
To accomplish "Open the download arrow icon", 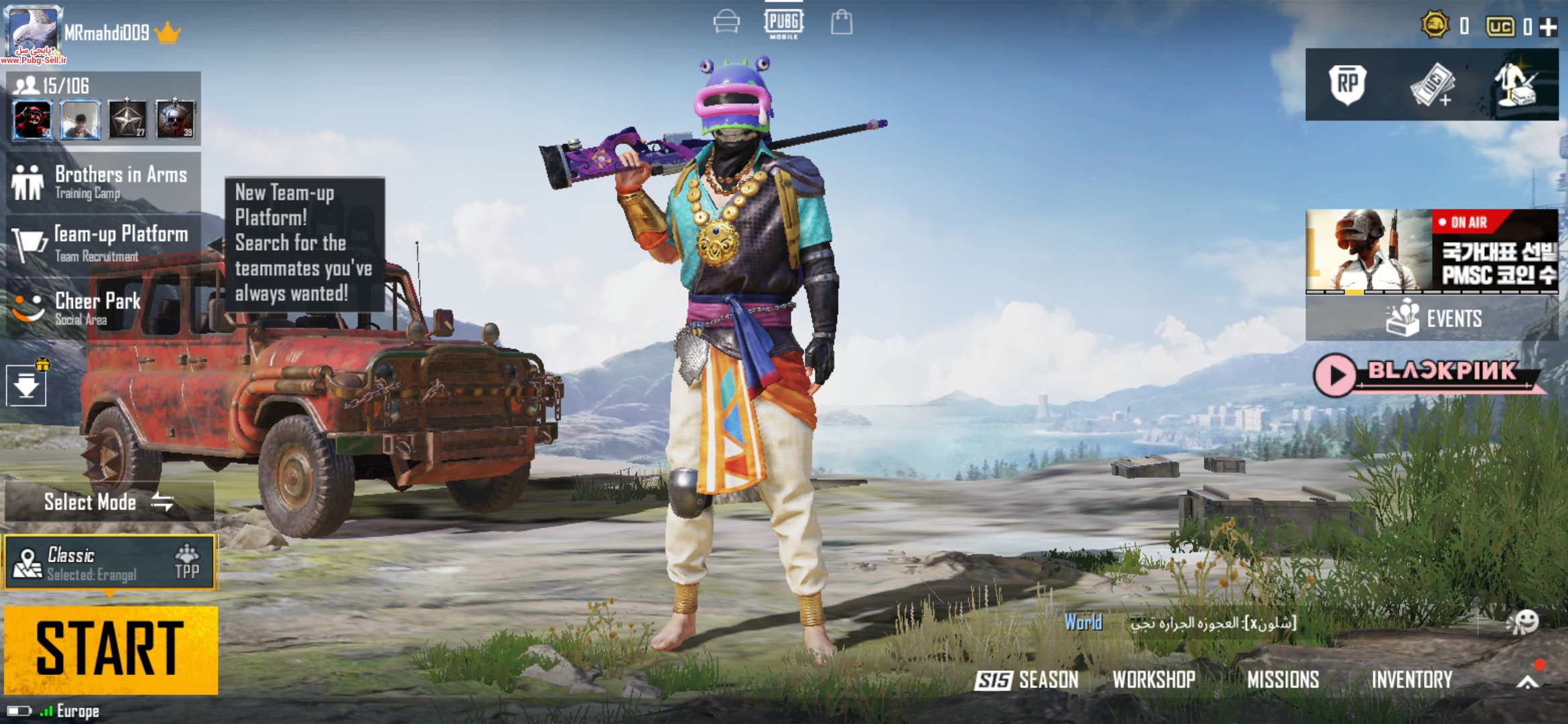I will pyautogui.click(x=26, y=386).
